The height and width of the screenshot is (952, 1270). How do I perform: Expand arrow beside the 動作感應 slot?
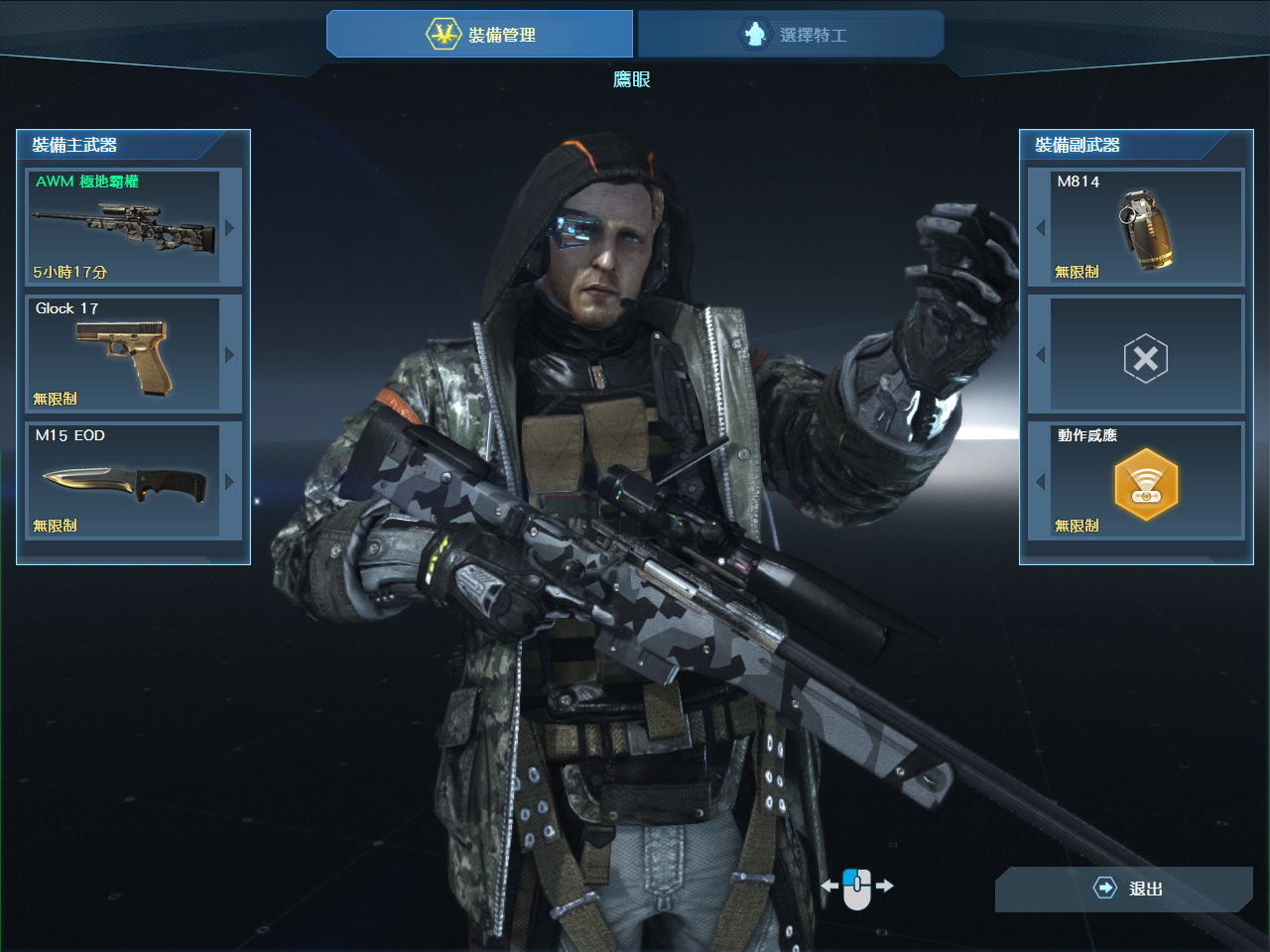coord(1040,482)
